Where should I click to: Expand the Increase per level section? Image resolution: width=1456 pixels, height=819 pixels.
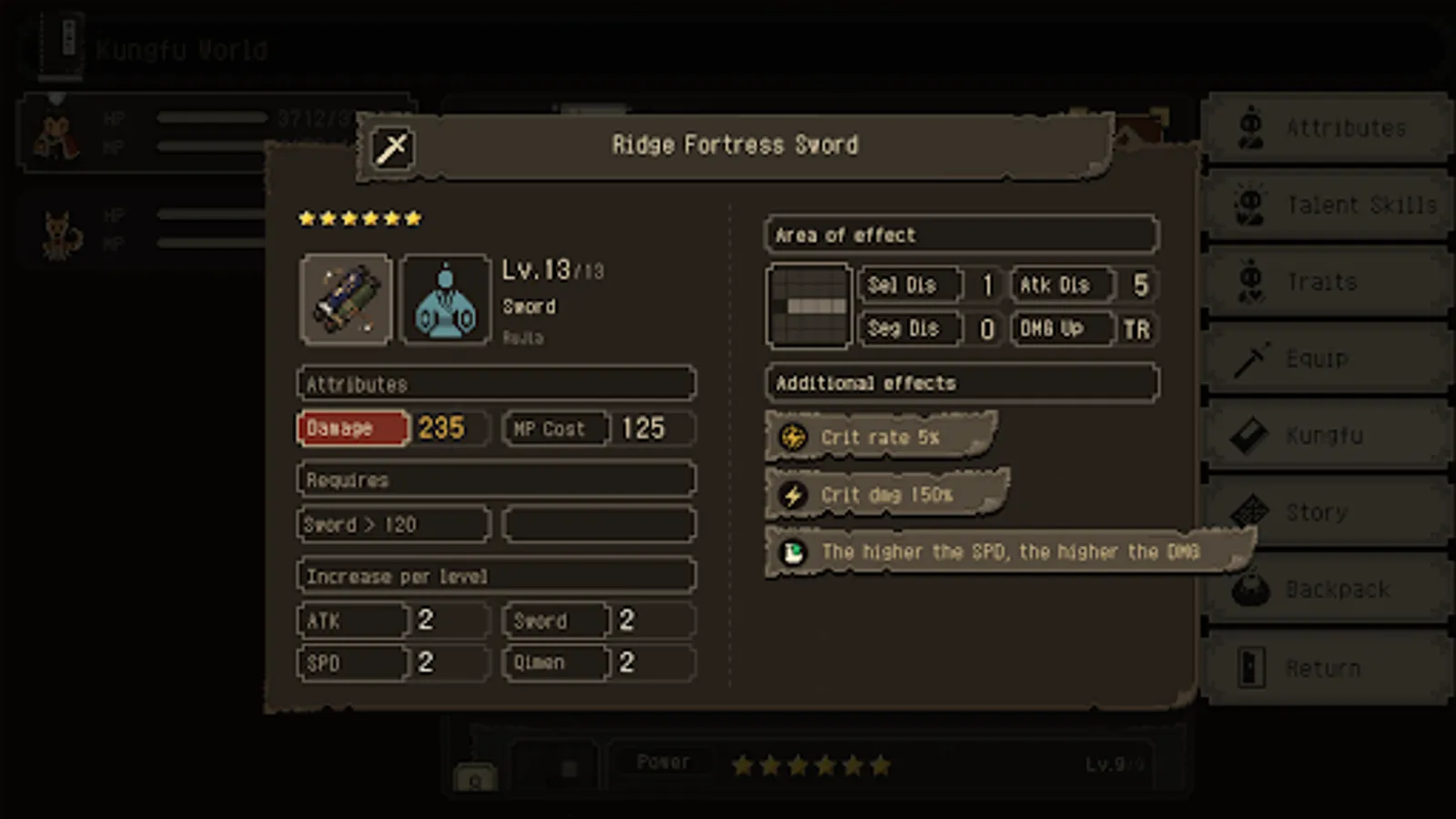(x=495, y=575)
